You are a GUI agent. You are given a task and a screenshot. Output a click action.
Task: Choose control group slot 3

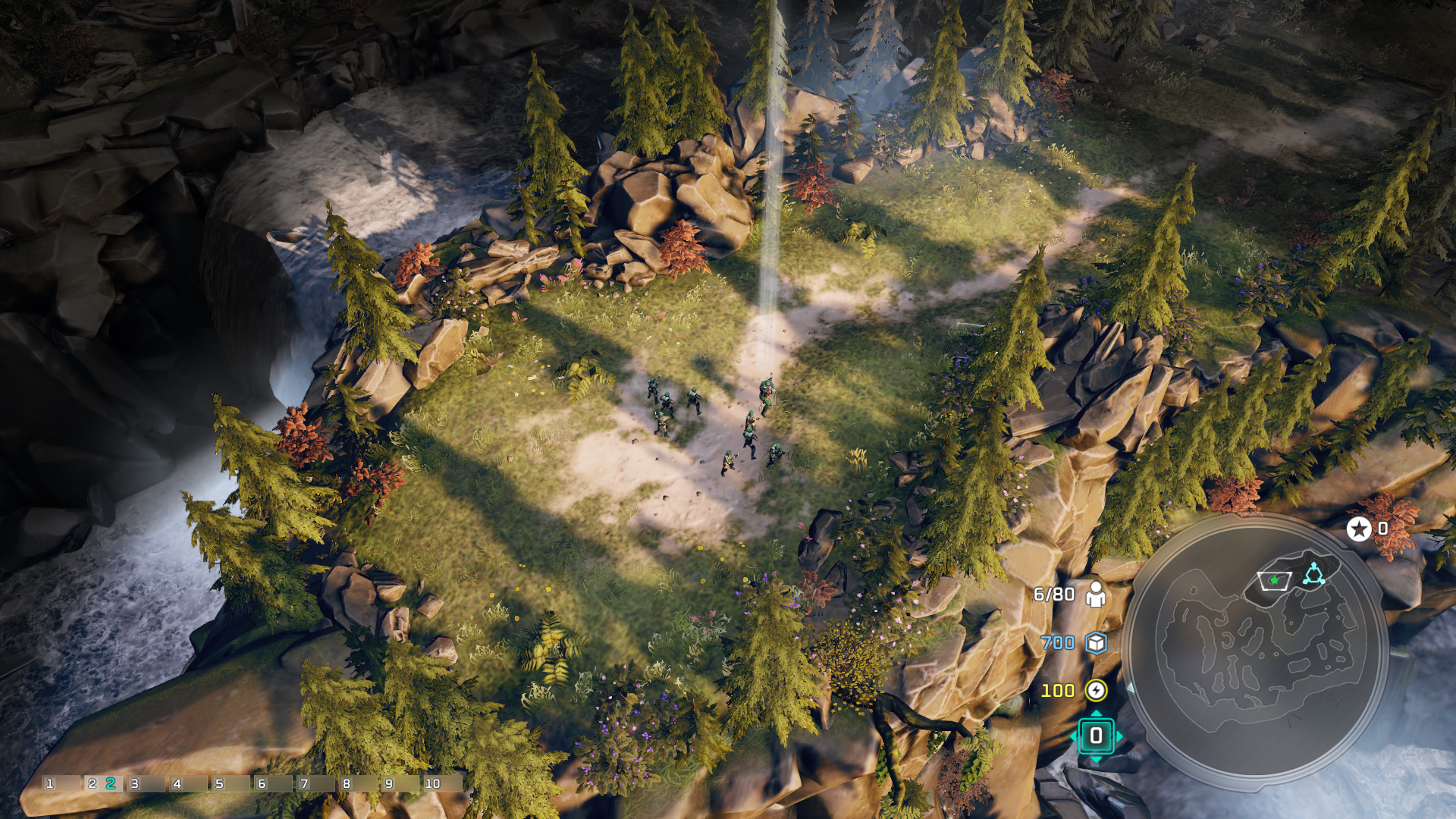[145, 783]
